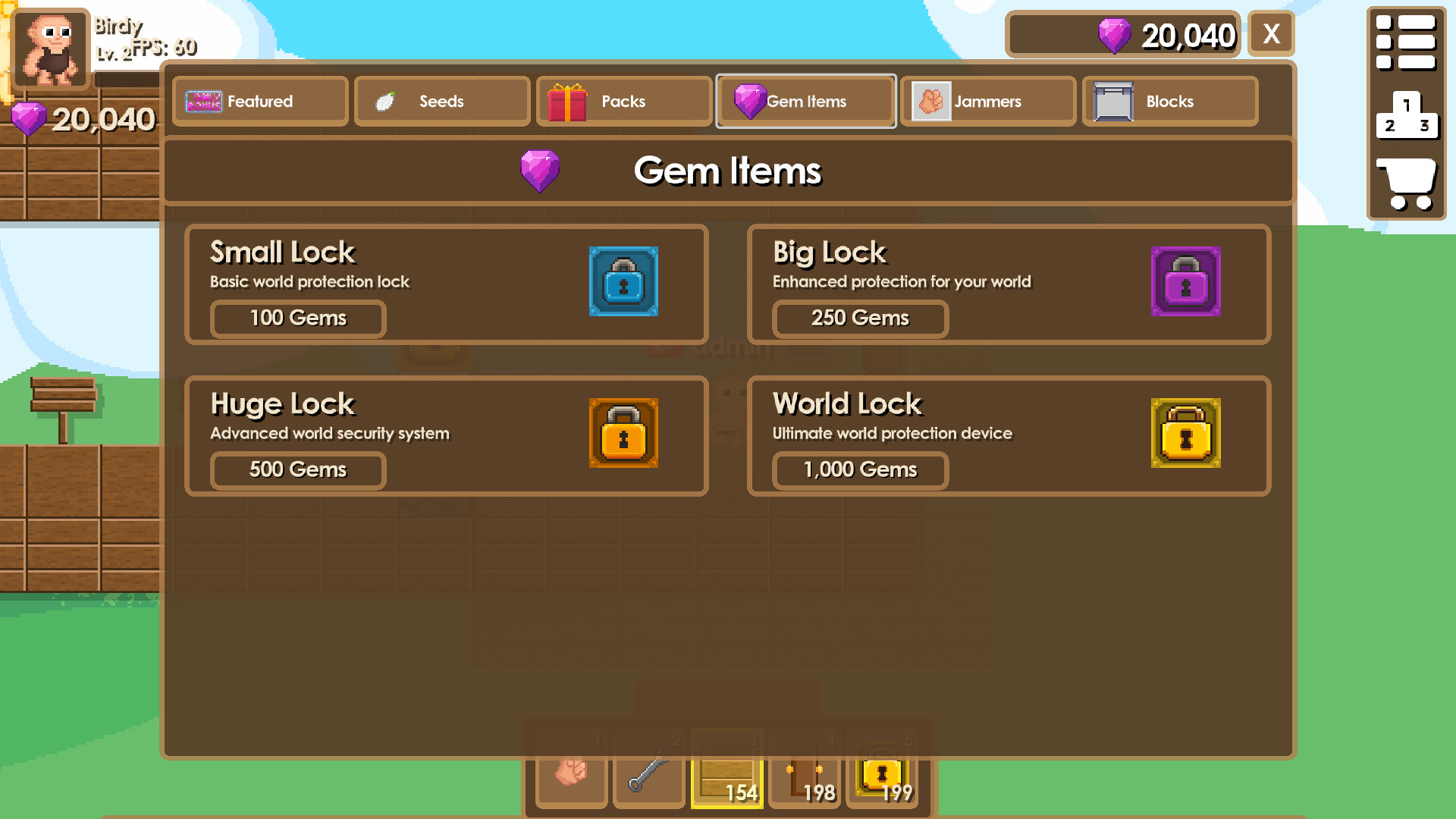This screenshot has height=819, width=1456.
Task: Buy the Small Lock for 100 Gems
Action: pos(297,318)
